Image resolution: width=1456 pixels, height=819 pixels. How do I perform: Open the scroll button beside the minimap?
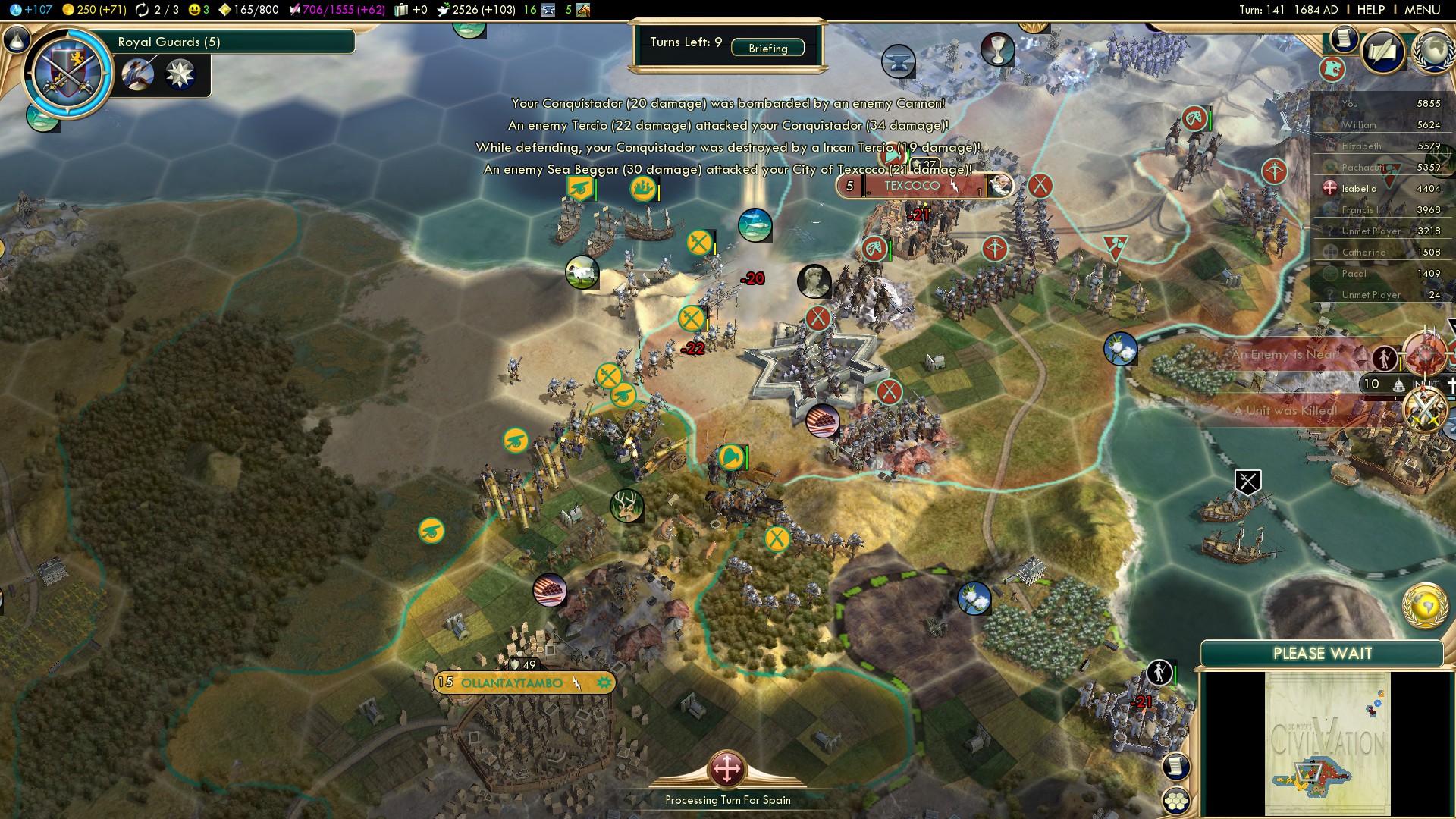pyautogui.click(x=1176, y=766)
